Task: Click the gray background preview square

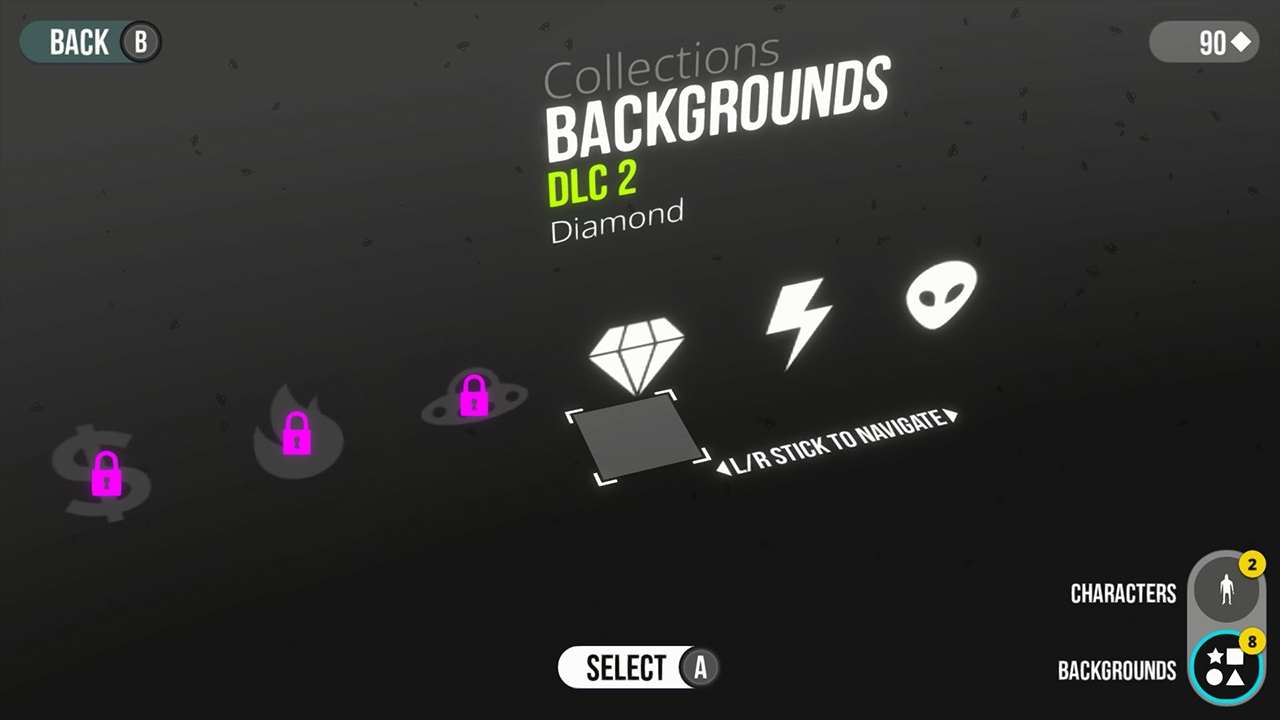Action: click(638, 440)
